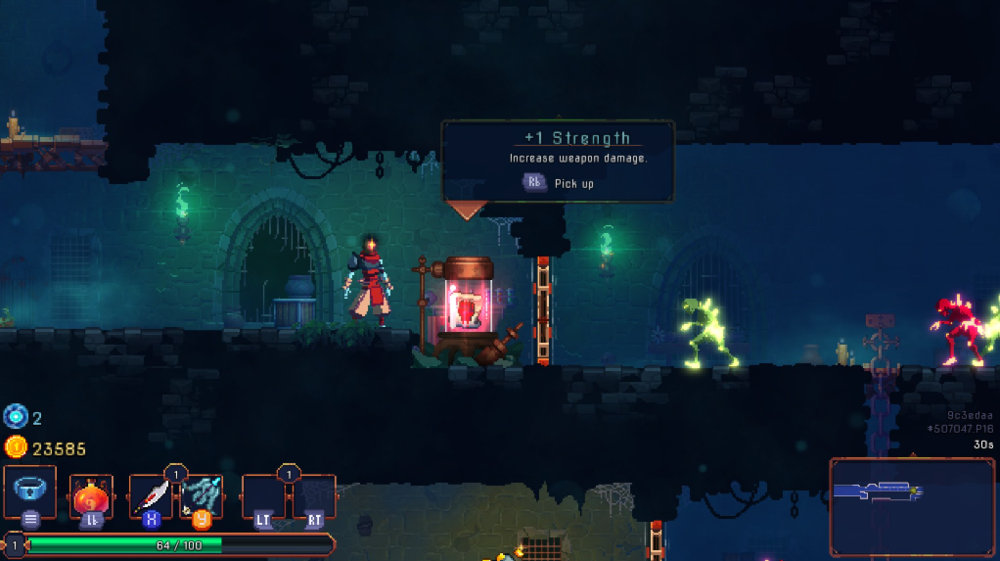The image size is (1000, 561).
Task: Select the bow weapon slot
Action: tap(200, 496)
